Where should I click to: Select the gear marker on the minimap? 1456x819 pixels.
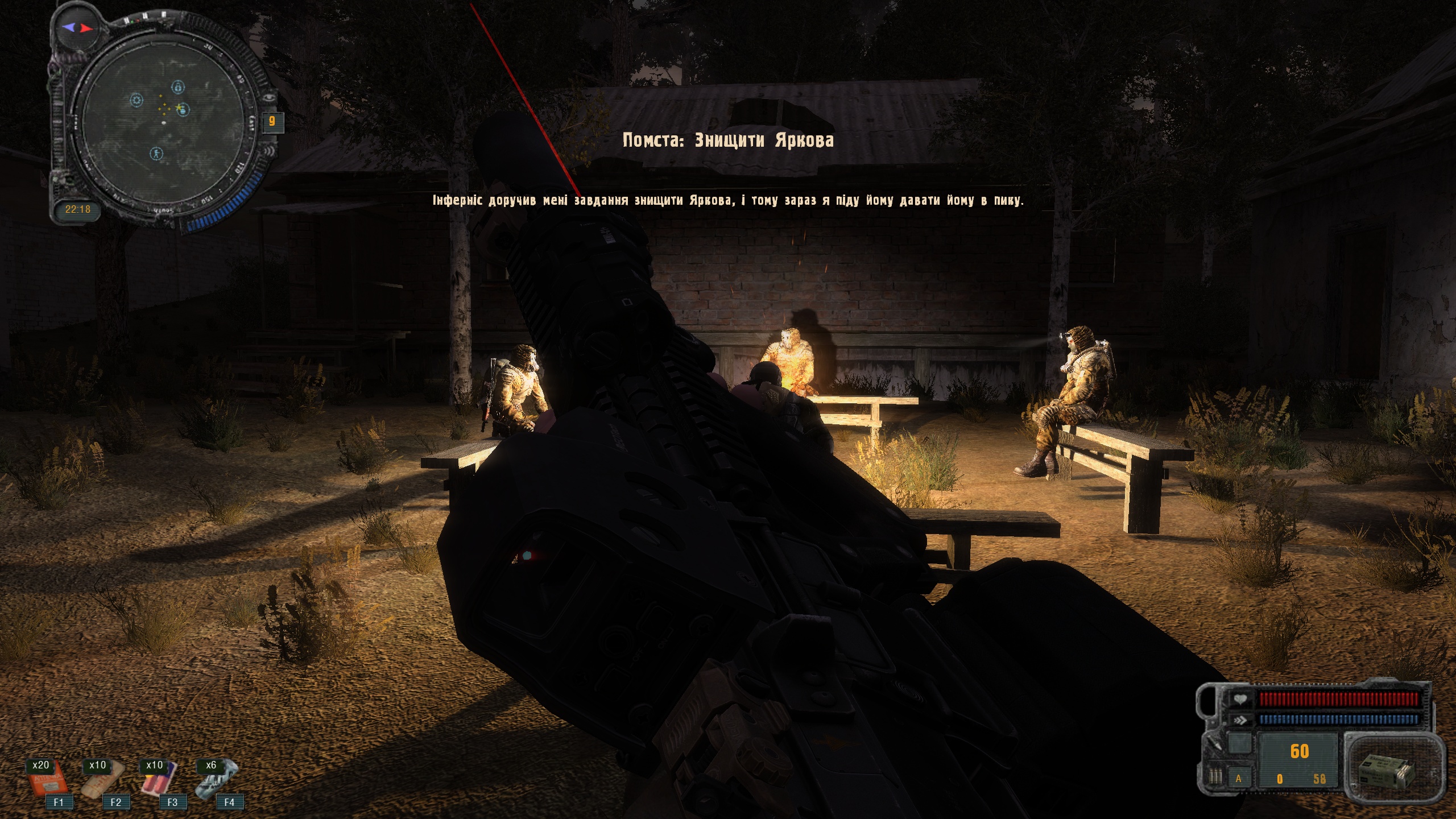pos(136,101)
